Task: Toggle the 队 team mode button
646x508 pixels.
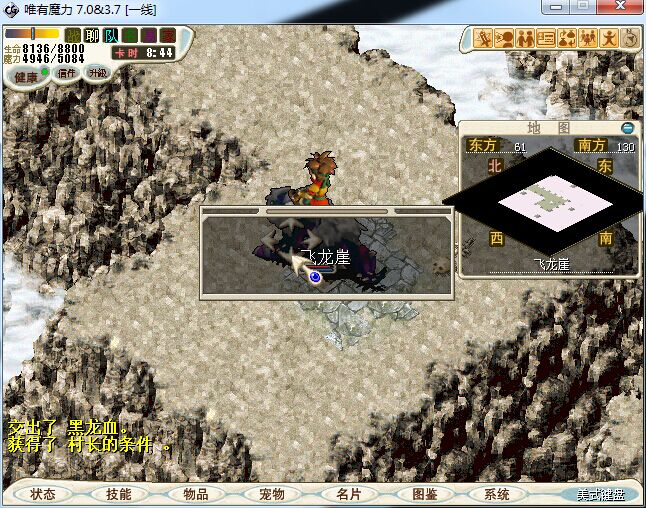Action: [111, 36]
